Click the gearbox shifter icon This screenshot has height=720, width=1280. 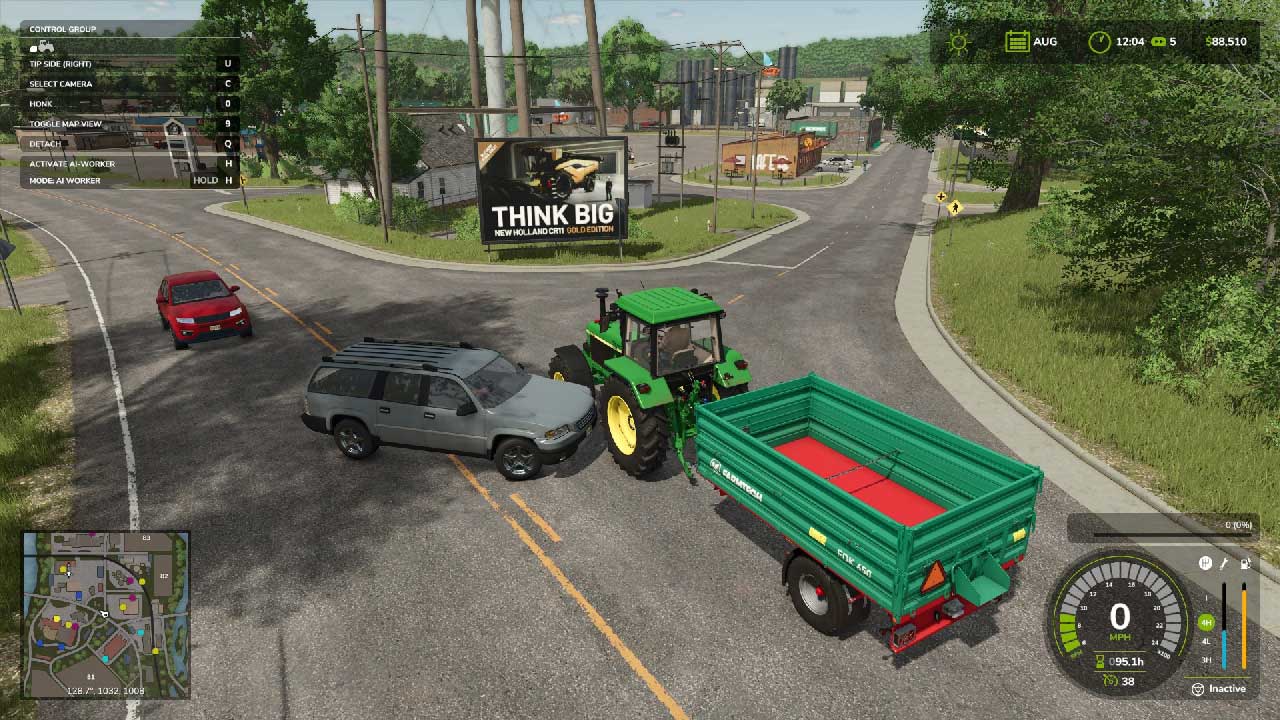(x=1206, y=563)
